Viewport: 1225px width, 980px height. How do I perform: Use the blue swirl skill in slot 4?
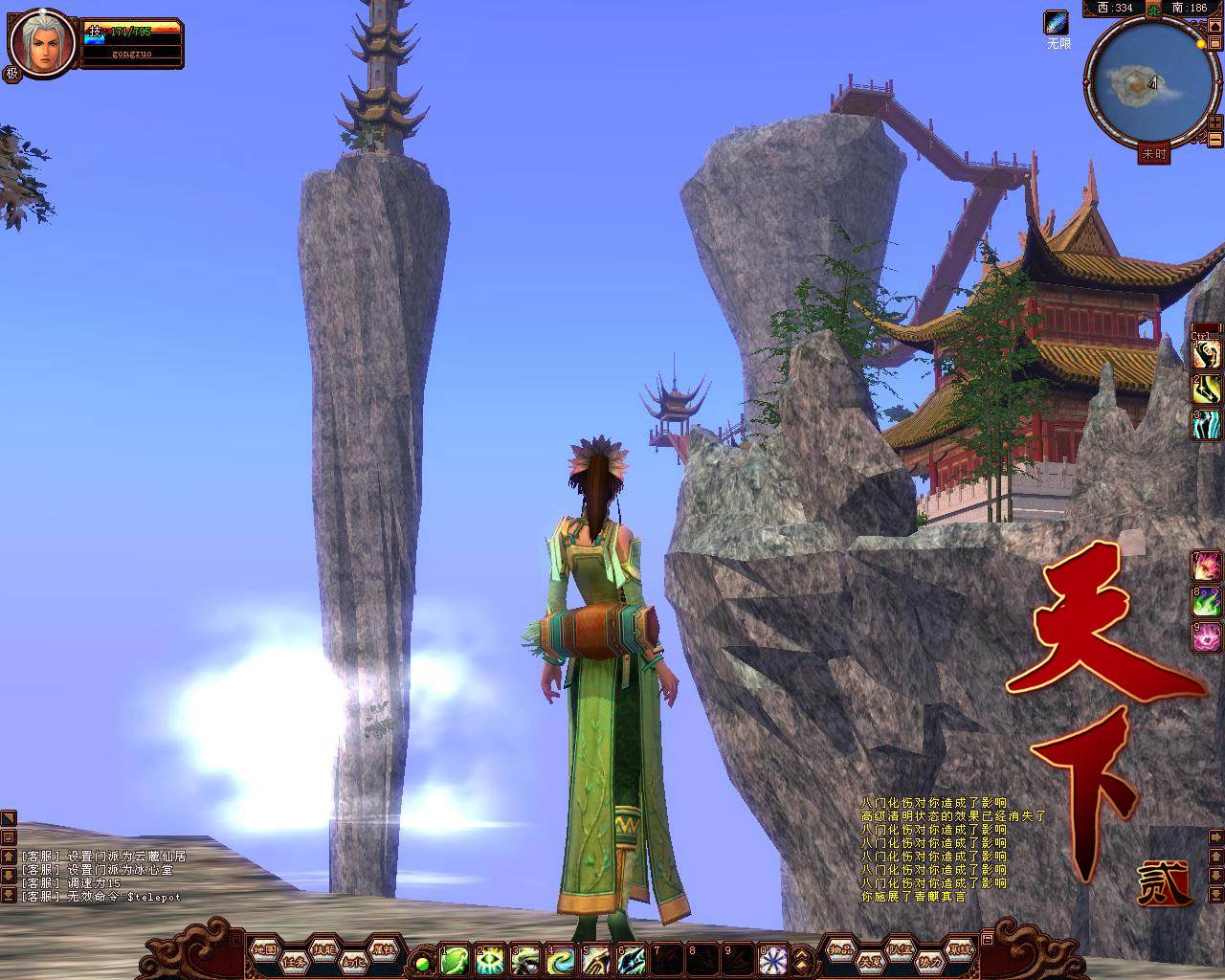[561, 959]
